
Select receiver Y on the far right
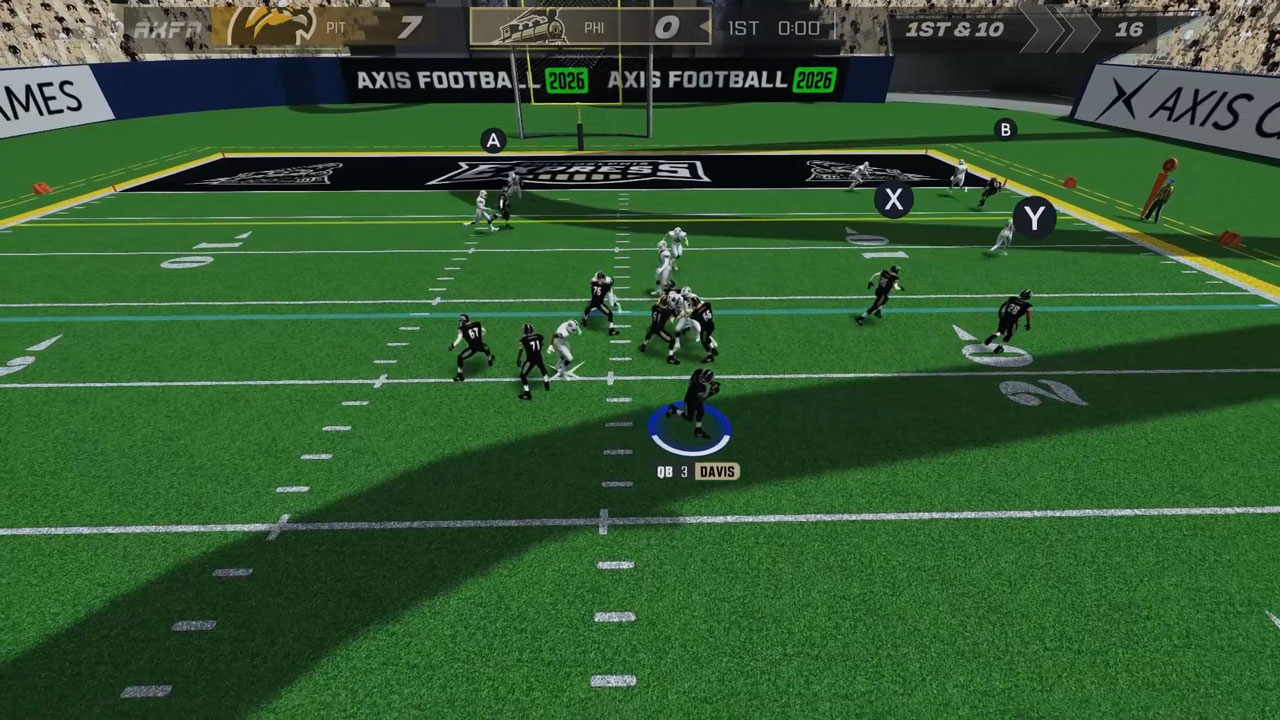click(1034, 213)
